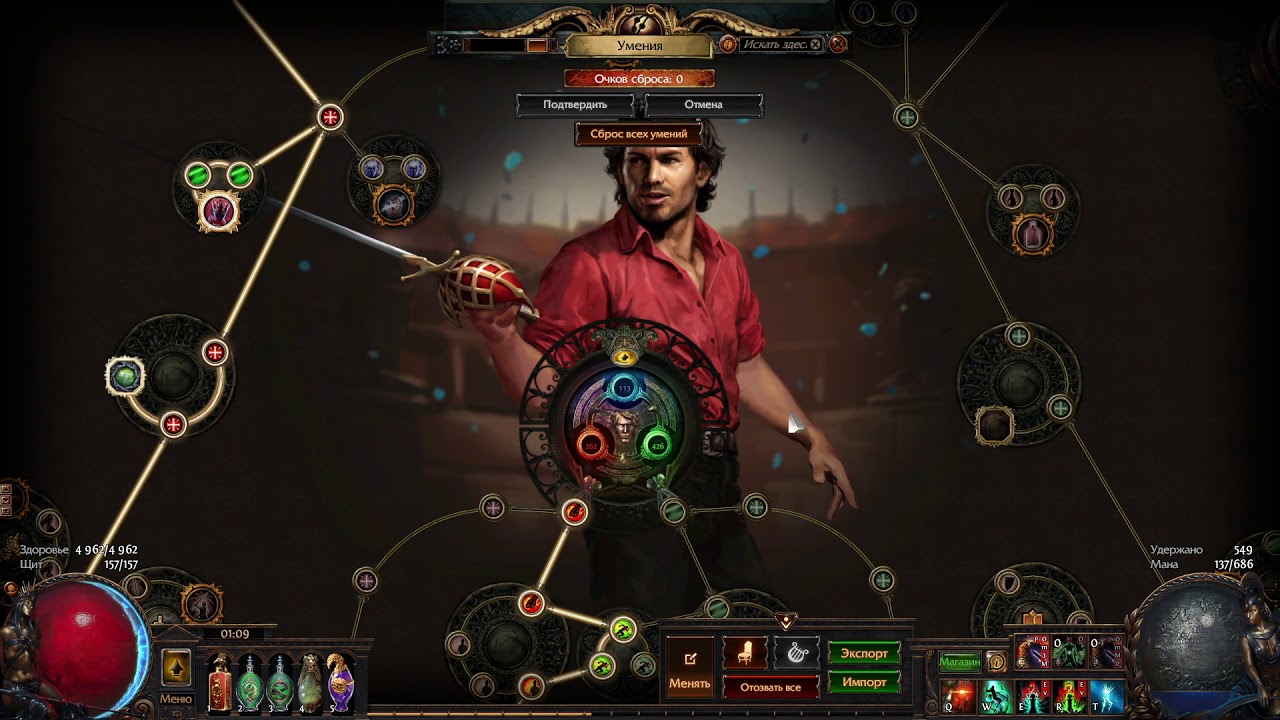
Task: Confirm passive changes with Подтвердить
Action: [575, 104]
